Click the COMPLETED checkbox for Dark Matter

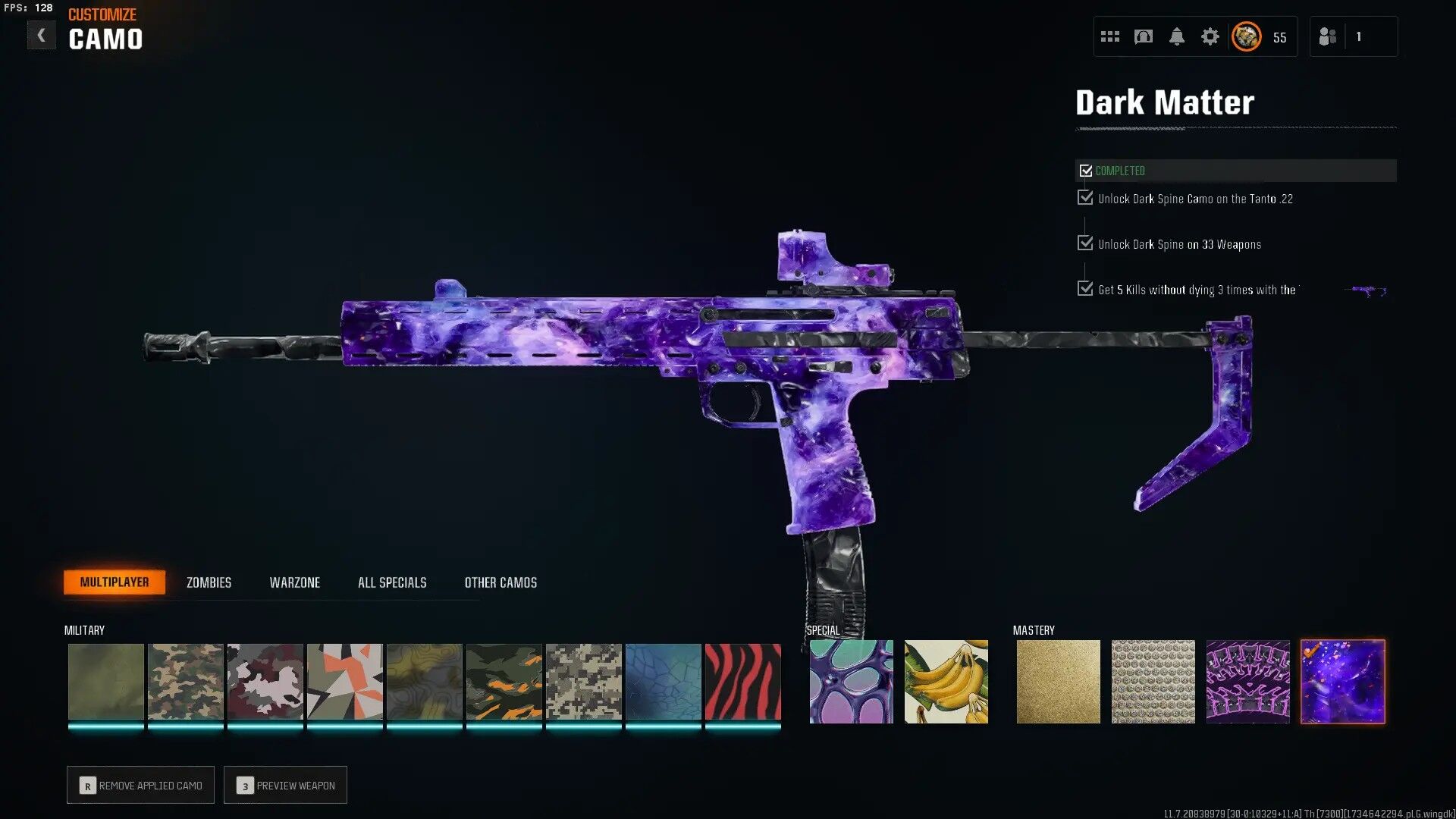(x=1085, y=170)
